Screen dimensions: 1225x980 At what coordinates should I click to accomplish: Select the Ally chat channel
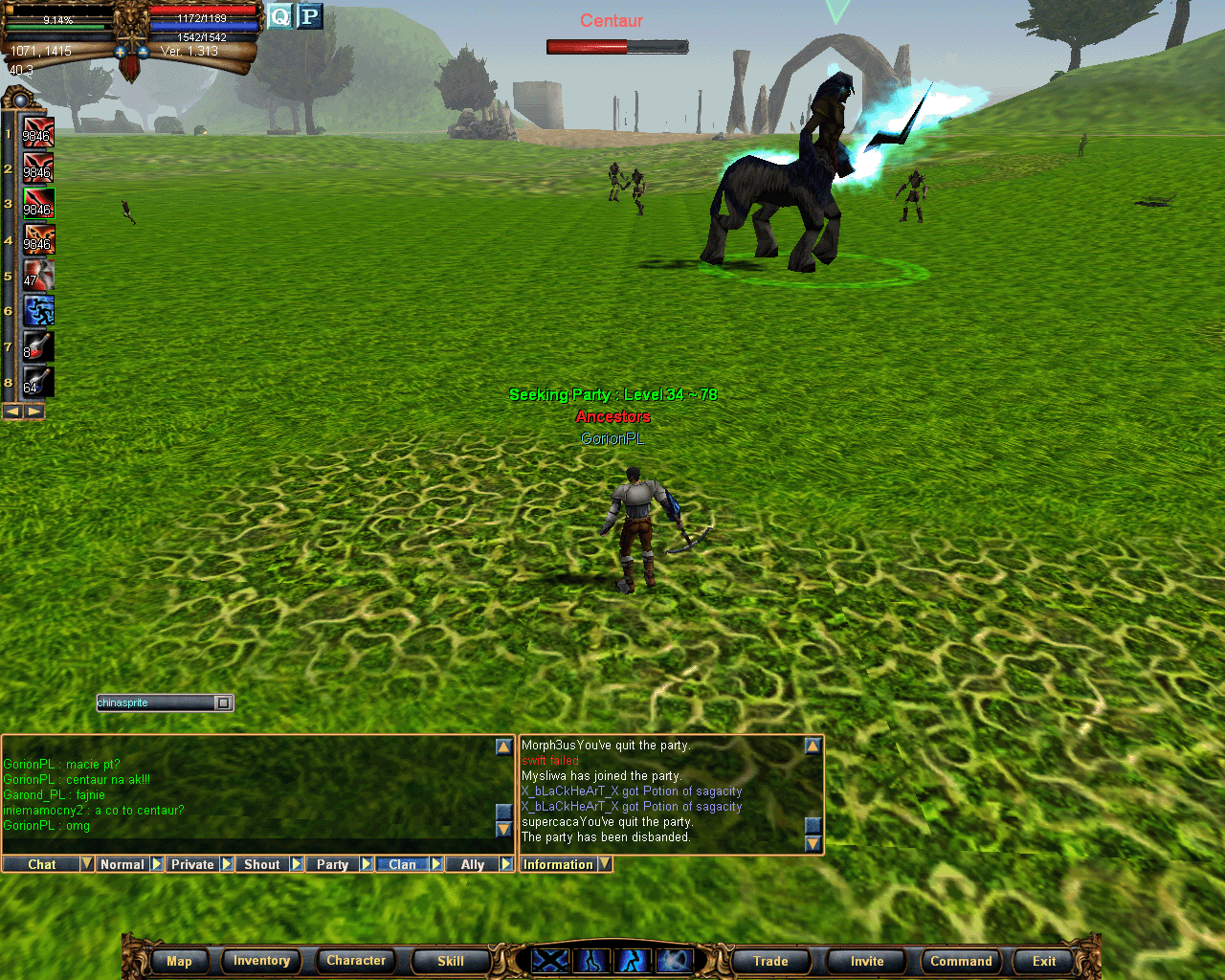point(473,864)
